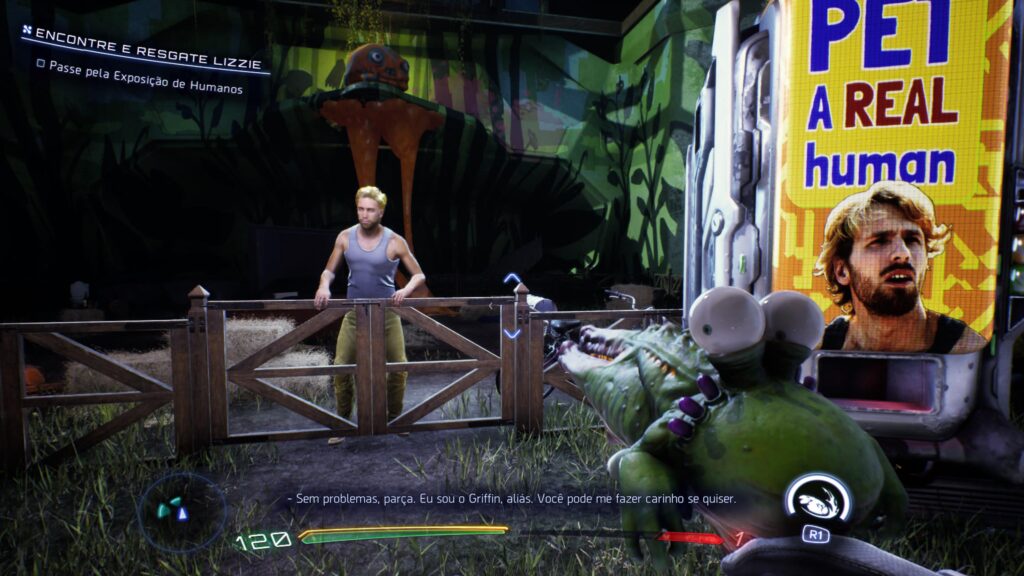
Task: Click the circular radar compass
Action: tap(180, 511)
